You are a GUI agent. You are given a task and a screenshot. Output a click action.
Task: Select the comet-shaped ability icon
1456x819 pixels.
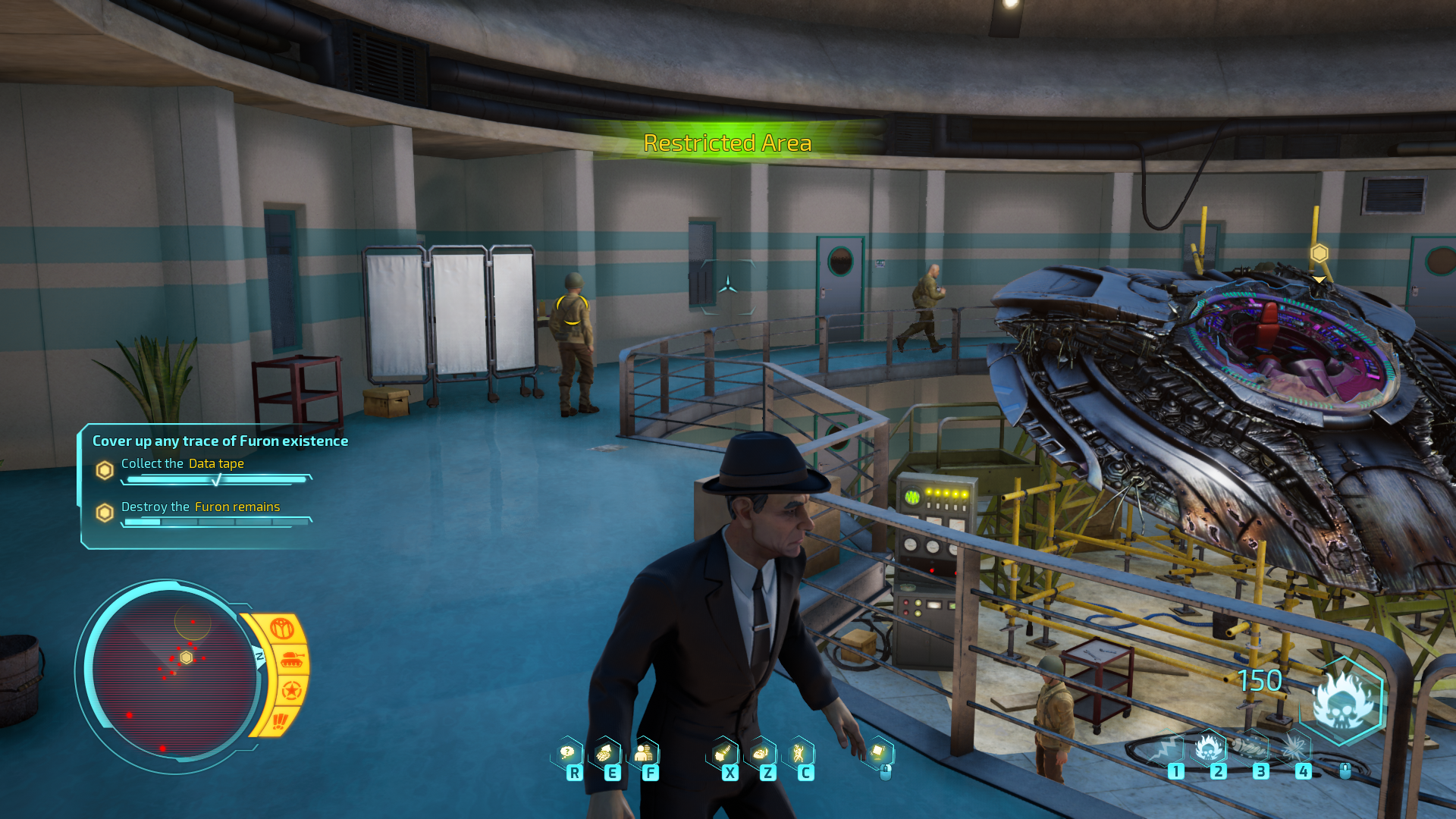723,752
